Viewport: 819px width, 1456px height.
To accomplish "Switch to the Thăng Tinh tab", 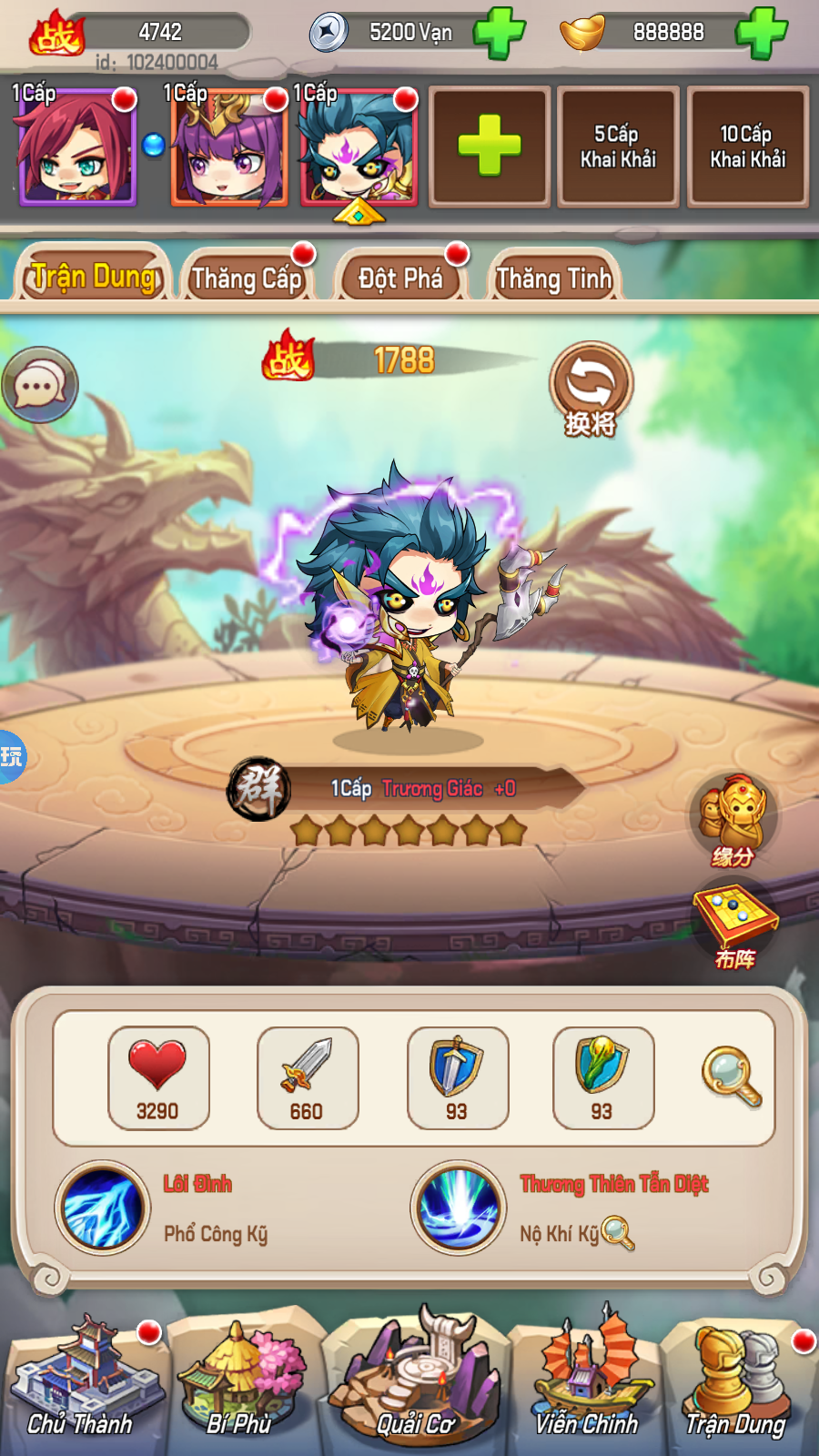I will (x=553, y=277).
